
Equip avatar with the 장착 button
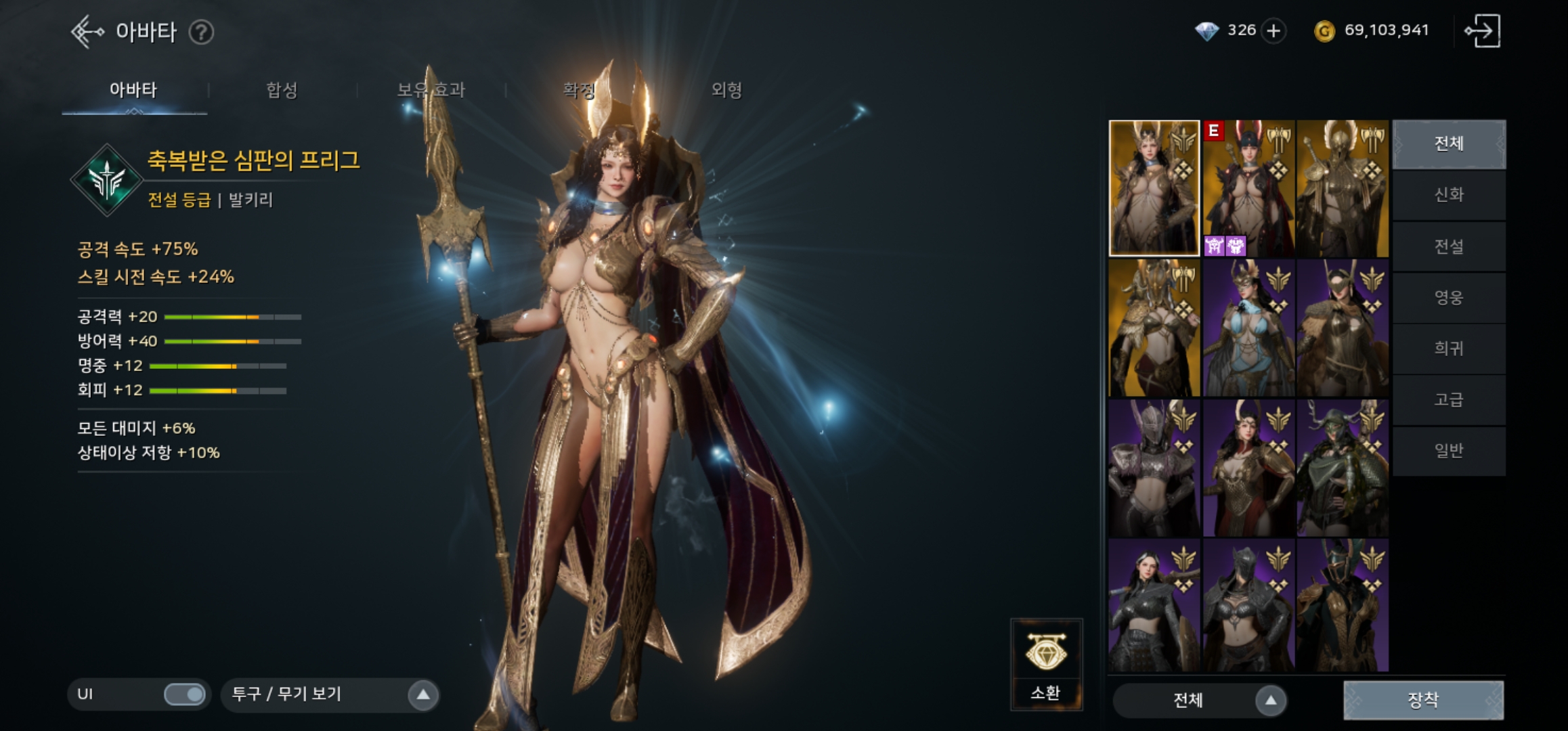pyautogui.click(x=1423, y=700)
